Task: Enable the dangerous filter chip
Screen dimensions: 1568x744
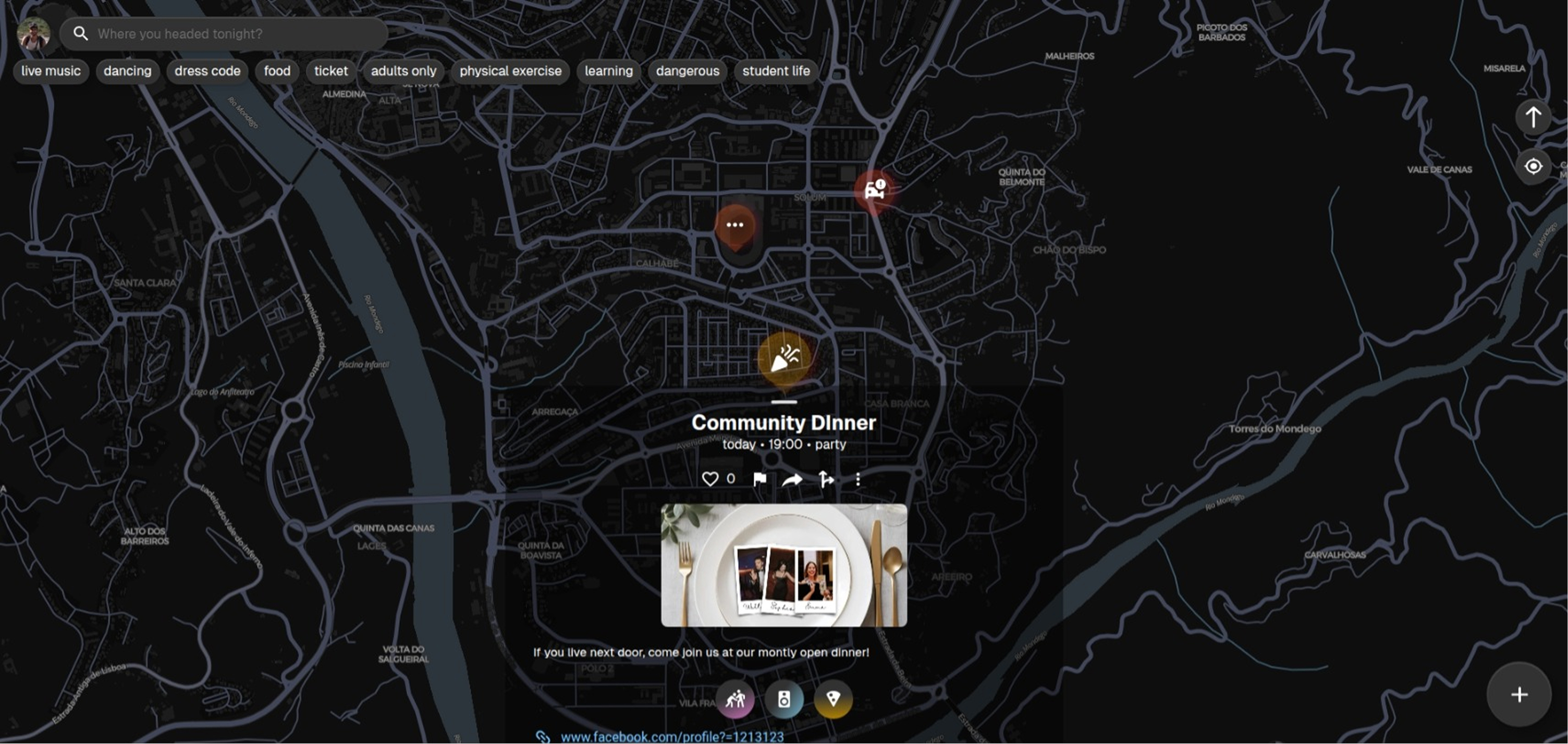Action: pos(687,71)
